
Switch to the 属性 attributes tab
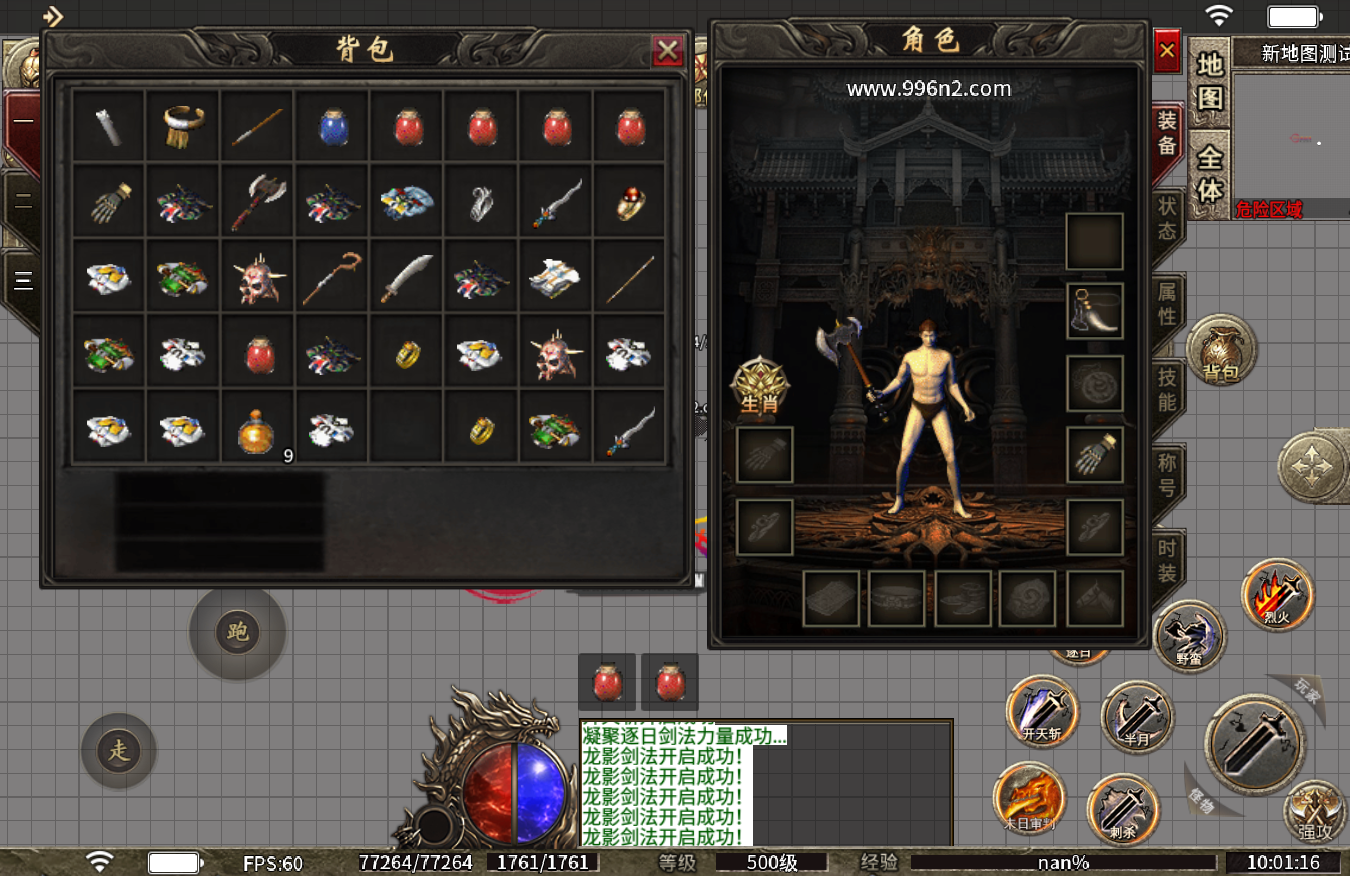1167,304
